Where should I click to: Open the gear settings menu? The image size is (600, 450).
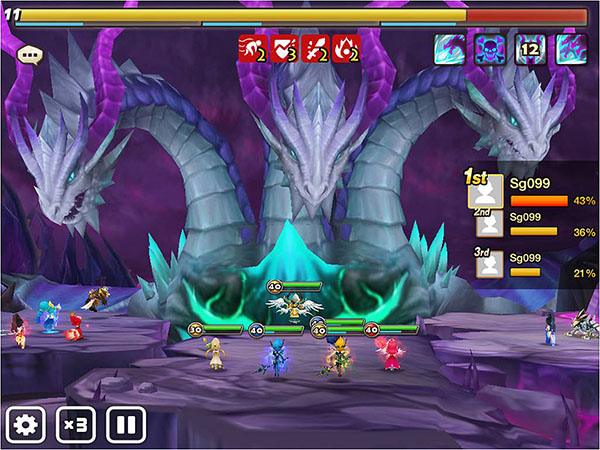25,424
